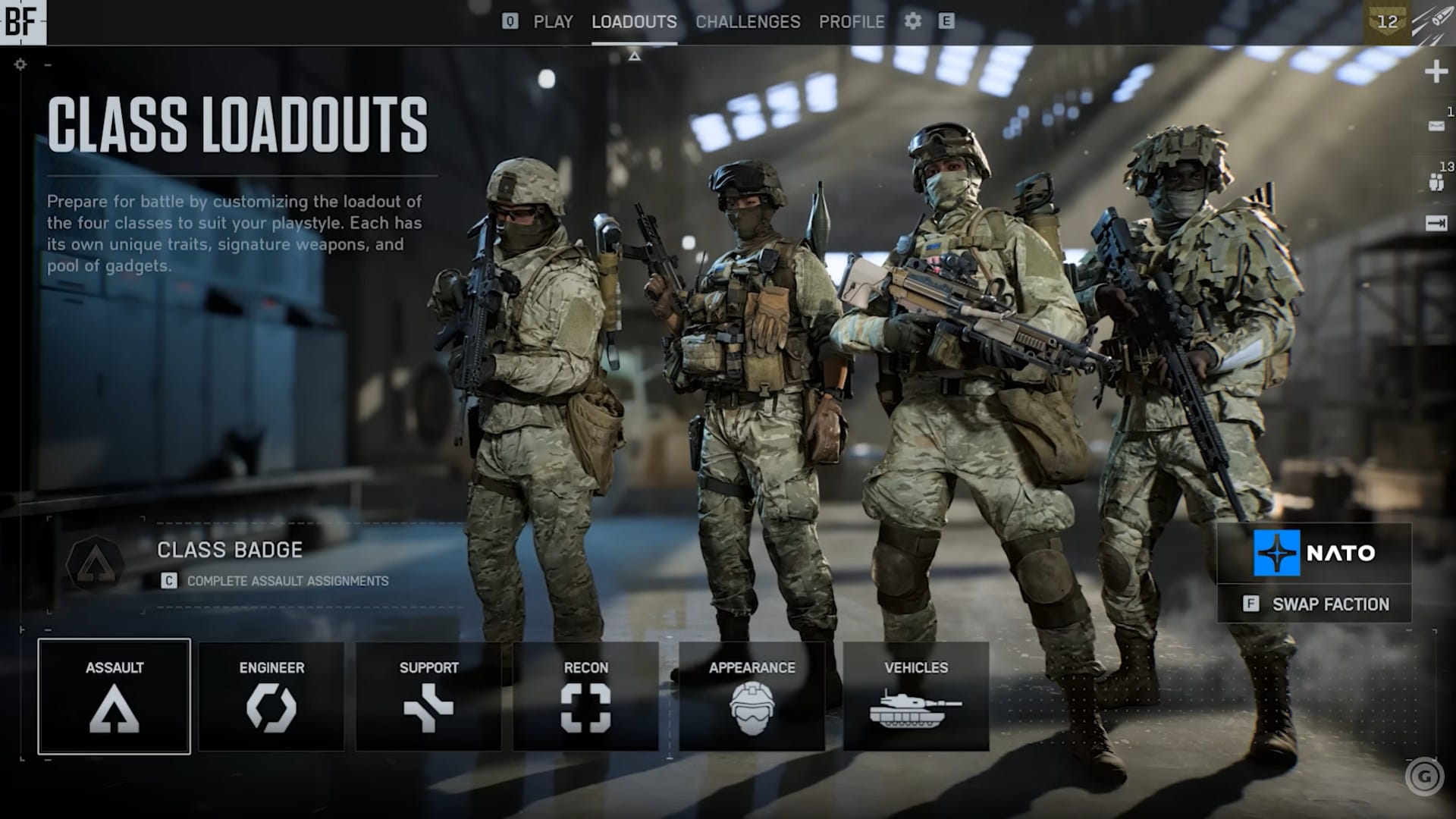
Task: Open the Challenges tab
Action: 748,22
